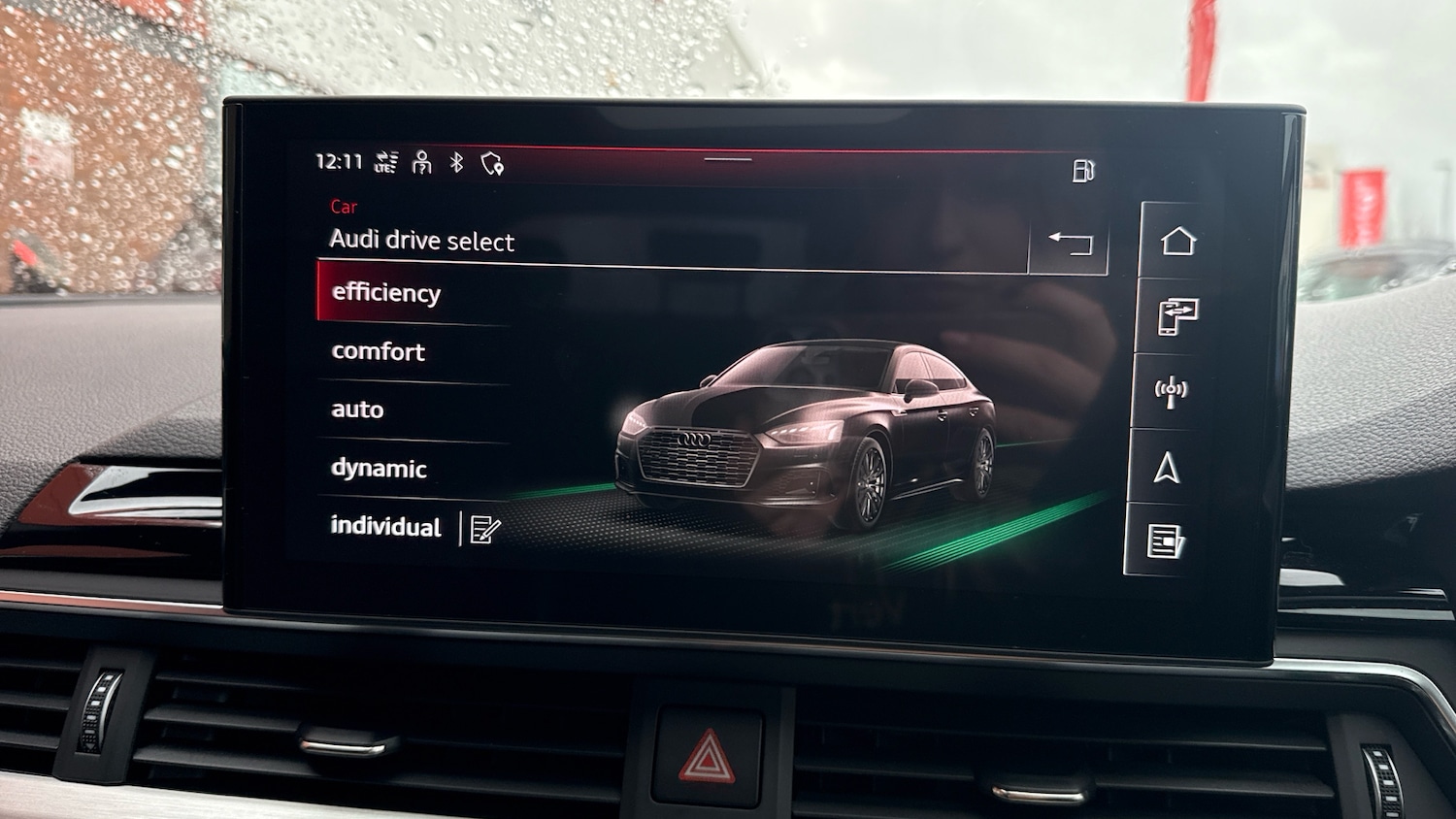Tap the LTE signal indicator

pos(384,165)
